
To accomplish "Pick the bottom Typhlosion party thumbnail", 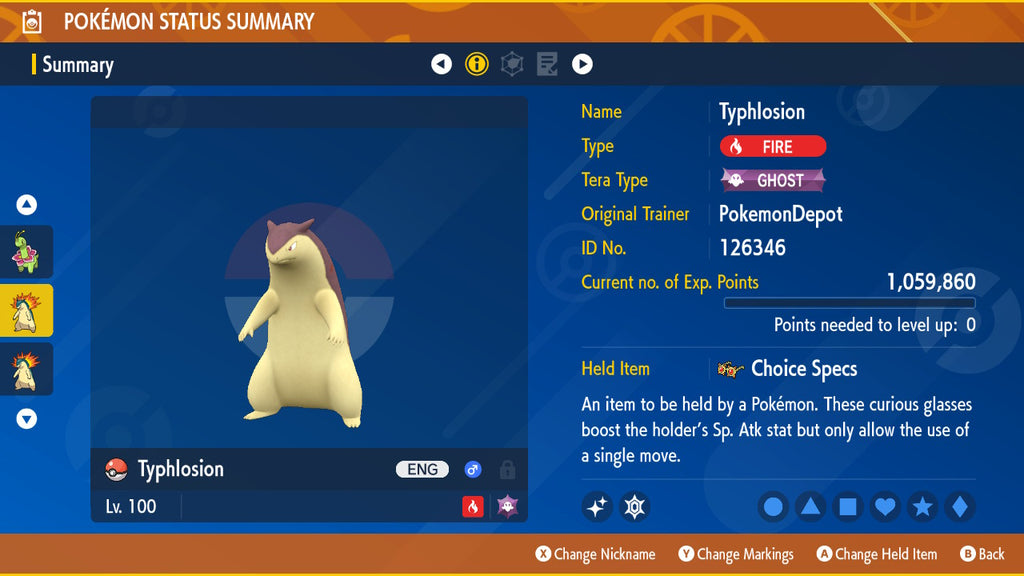I will click(26, 369).
